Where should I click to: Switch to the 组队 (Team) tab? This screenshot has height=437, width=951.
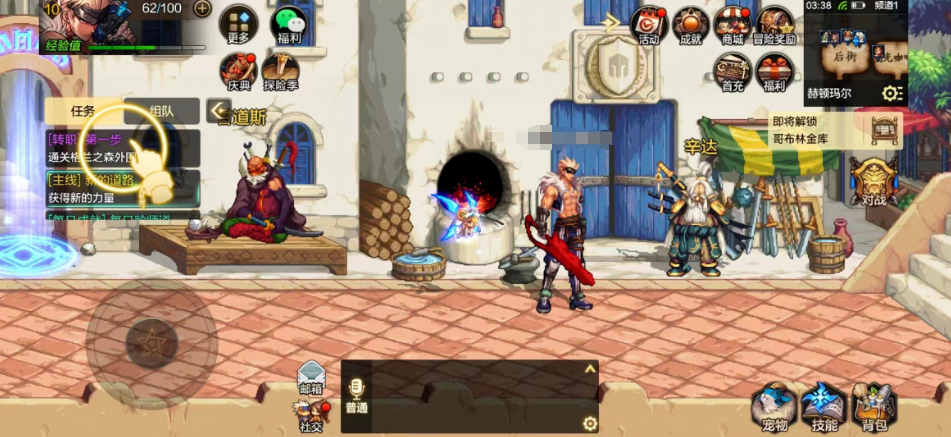(161, 111)
